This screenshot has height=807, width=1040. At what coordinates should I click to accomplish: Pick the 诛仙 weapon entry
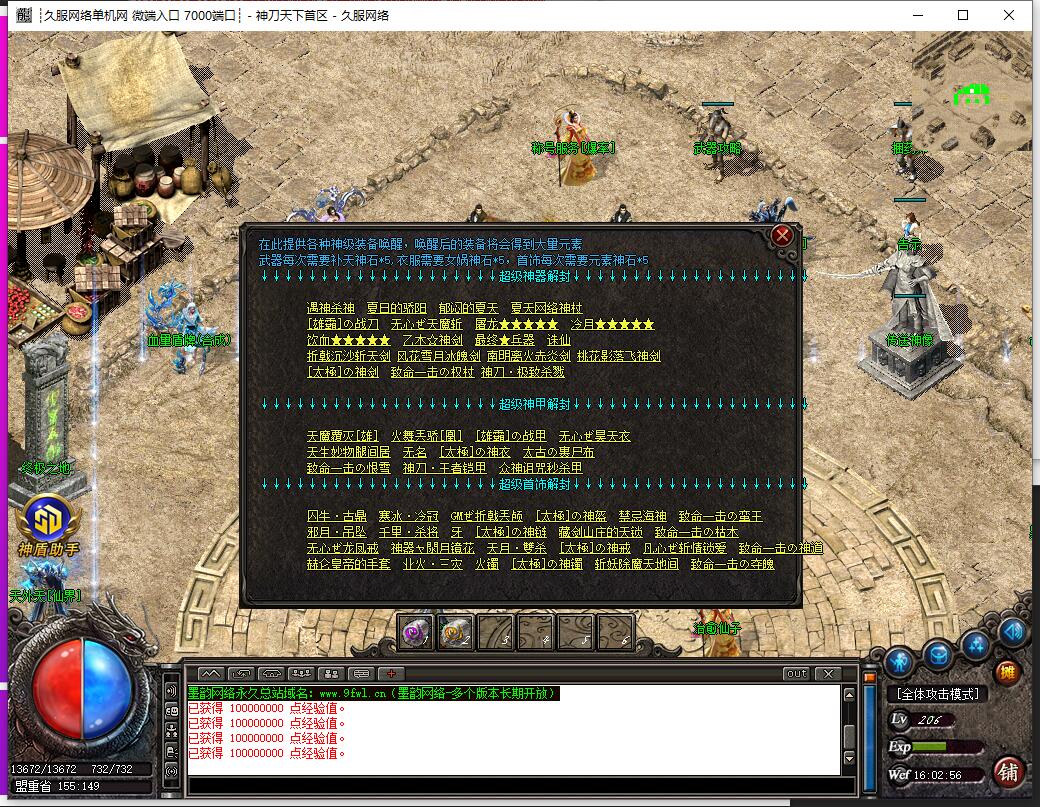pyautogui.click(x=559, y=340)
